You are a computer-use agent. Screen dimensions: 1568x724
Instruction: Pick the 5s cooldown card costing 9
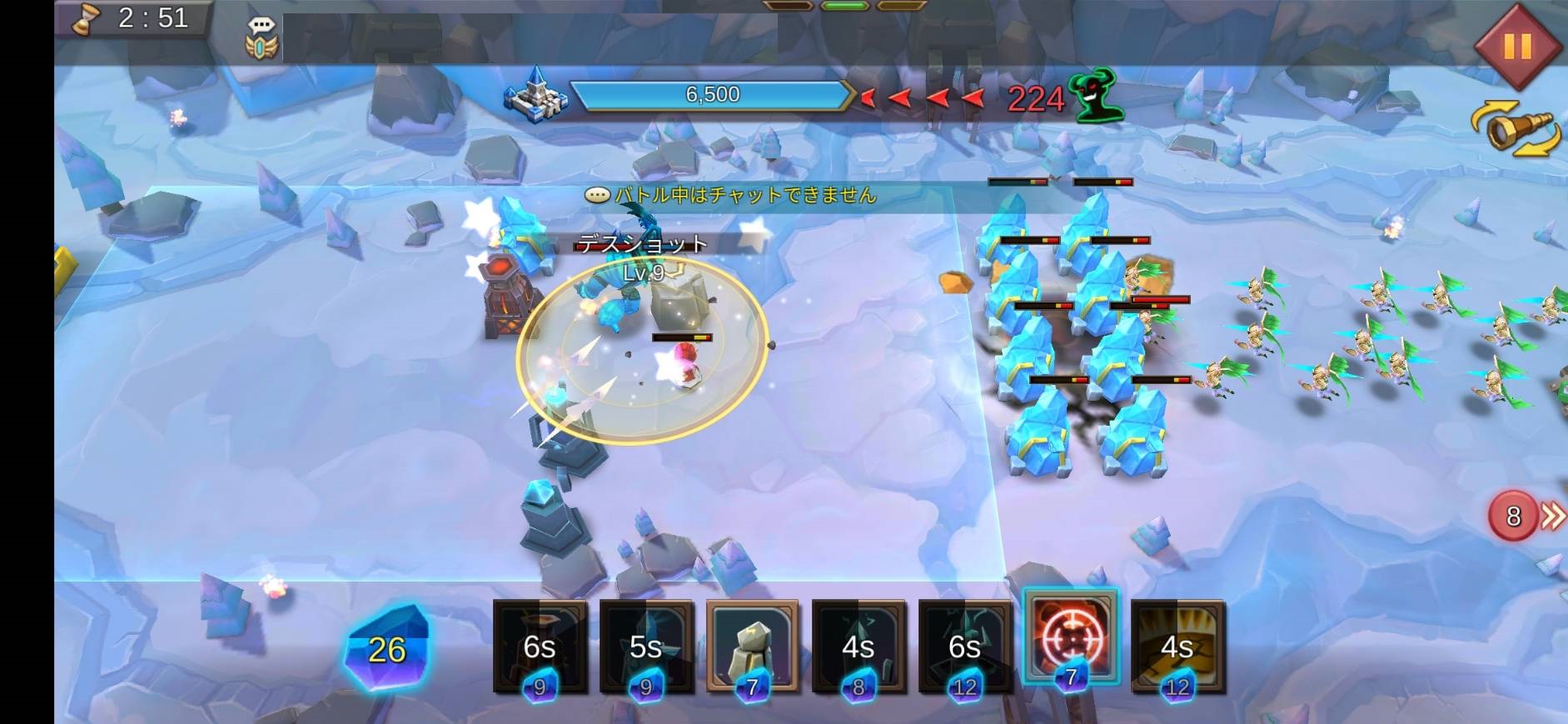coord(646,647)
